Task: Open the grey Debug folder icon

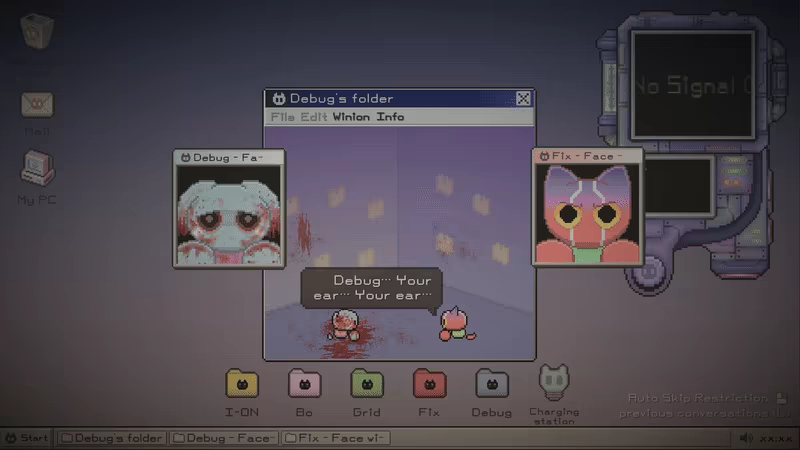Action: pos(491,384)
